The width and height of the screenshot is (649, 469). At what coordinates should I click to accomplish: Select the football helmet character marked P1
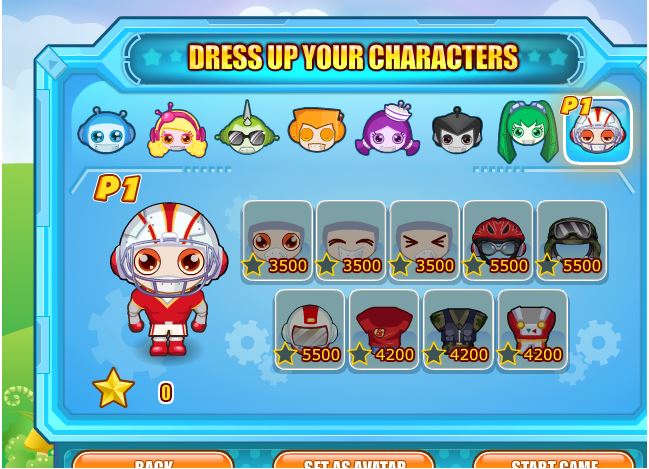click(598, 131)
